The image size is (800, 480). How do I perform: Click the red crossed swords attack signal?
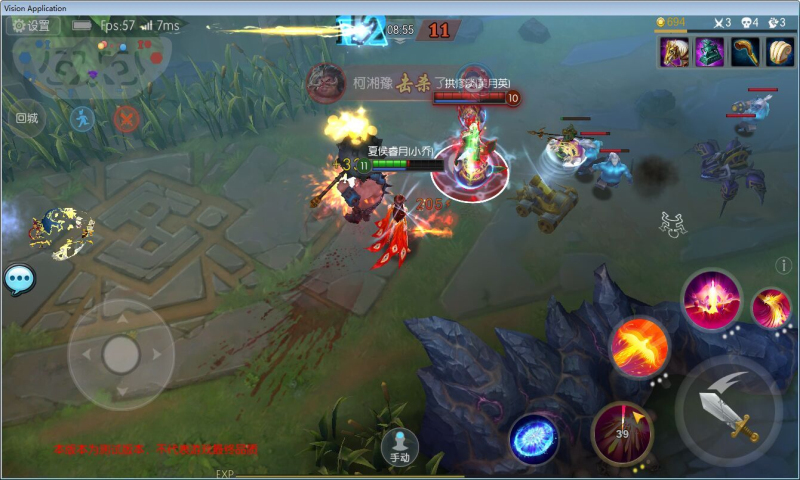point(126,119)
